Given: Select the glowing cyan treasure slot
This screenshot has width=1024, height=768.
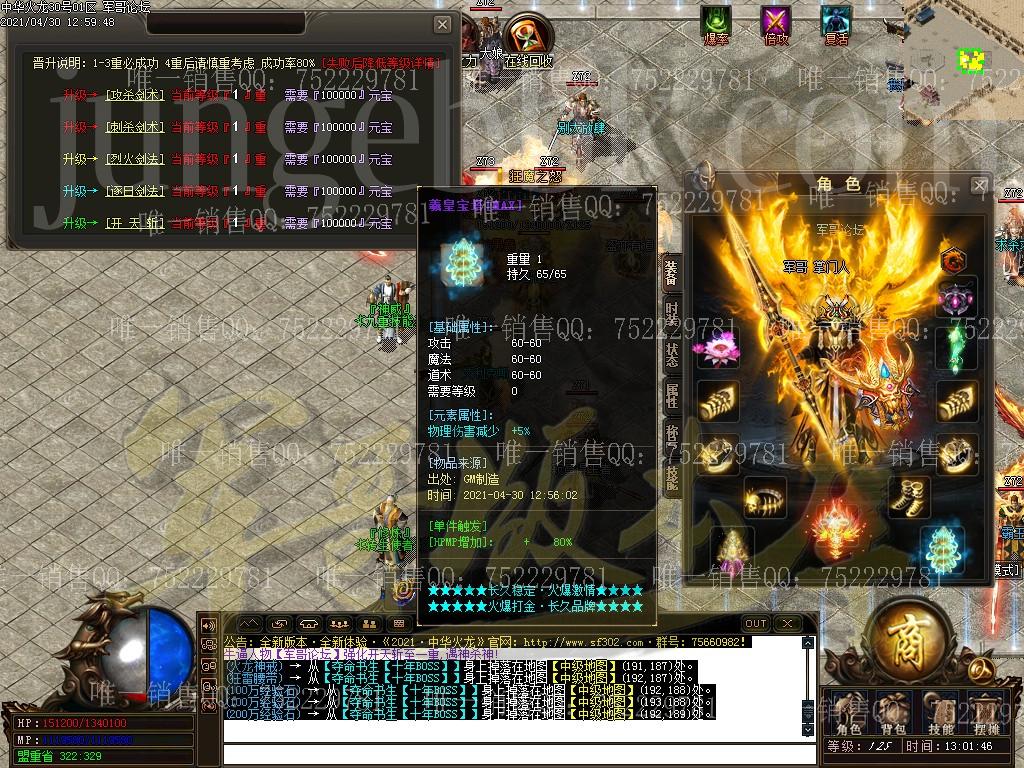Looking at the screenshot, I should click(x=941, y=548).
